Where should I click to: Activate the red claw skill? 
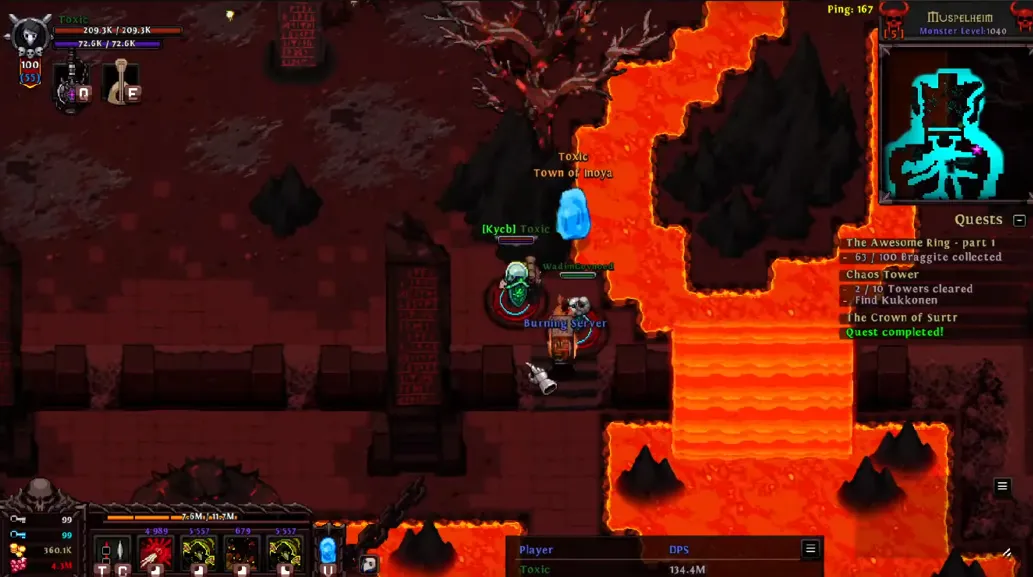(x=155, y=554)
